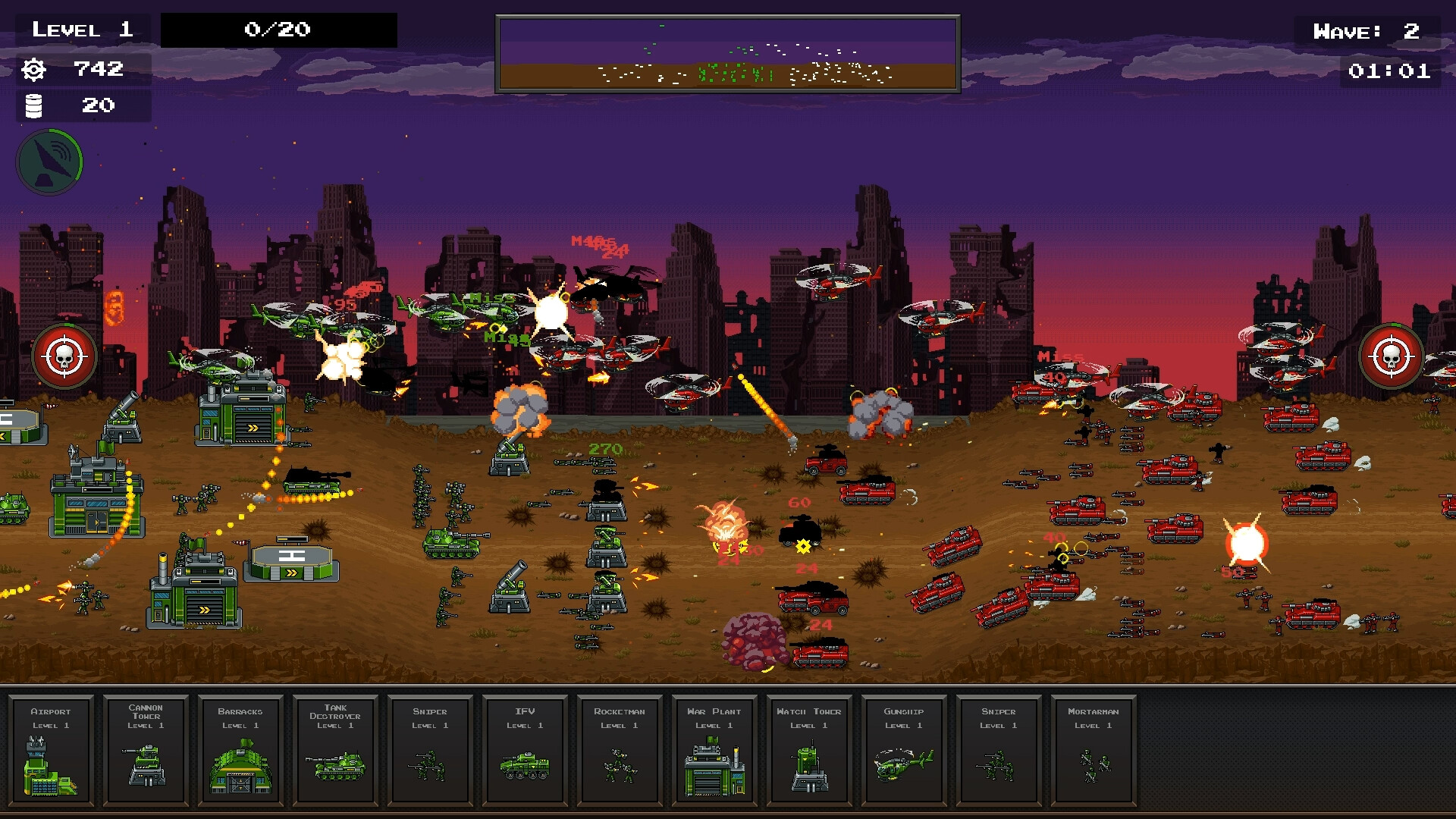Select the IFV vehicle card
1456x819 pixels.
click(524, 751)
